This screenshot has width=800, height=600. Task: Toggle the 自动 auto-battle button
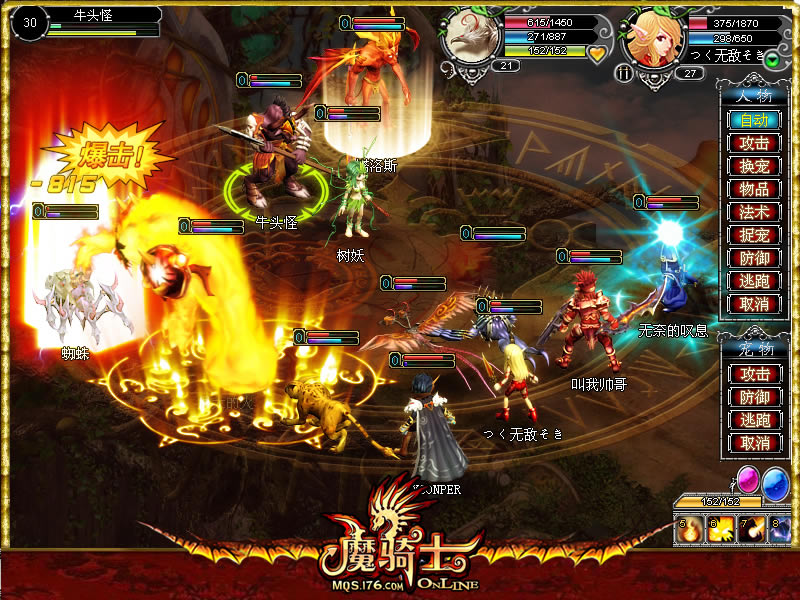[x=754, y=120]
